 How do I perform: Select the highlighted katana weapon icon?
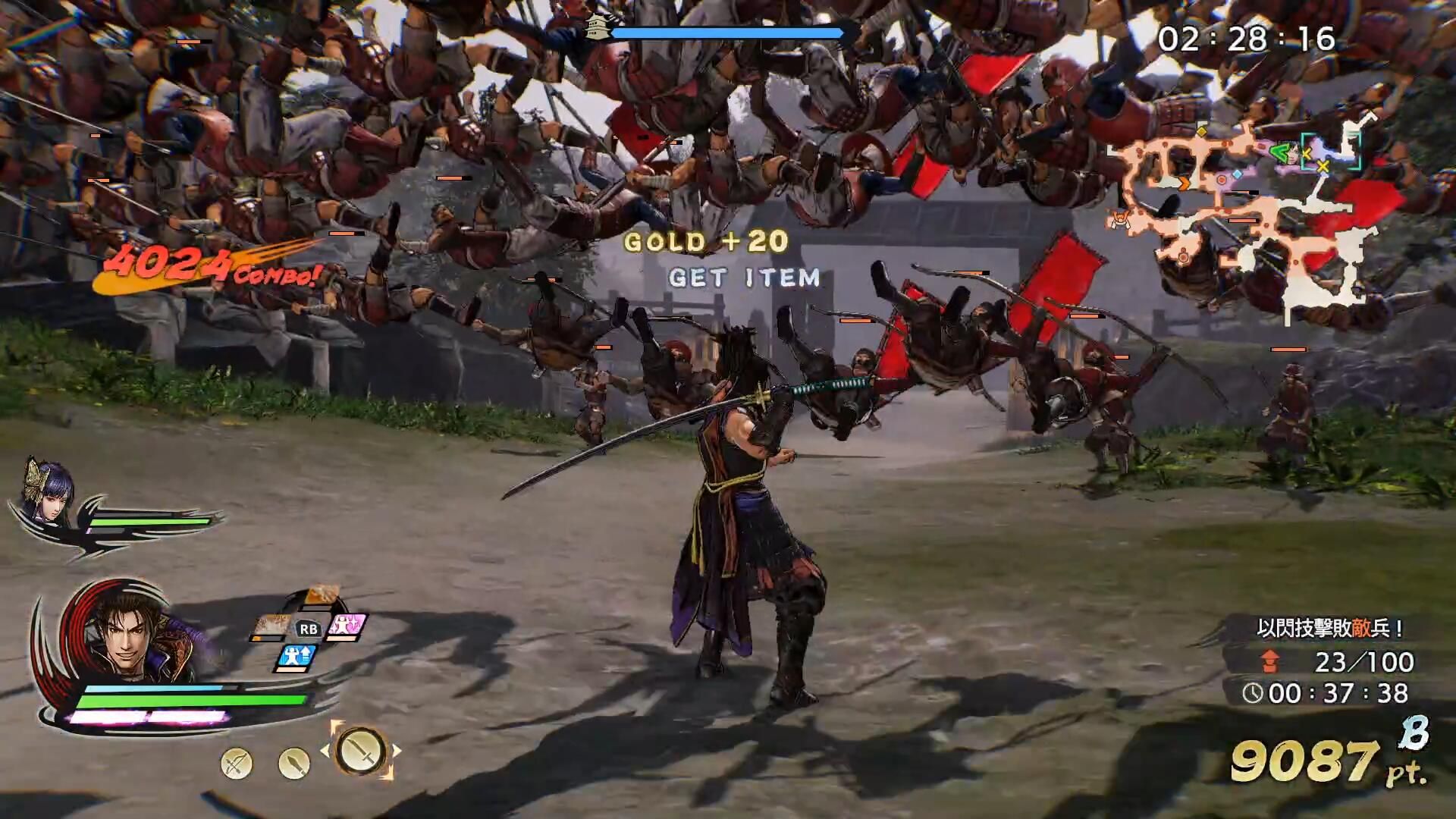pyautogui.click(x=360, y=751)
